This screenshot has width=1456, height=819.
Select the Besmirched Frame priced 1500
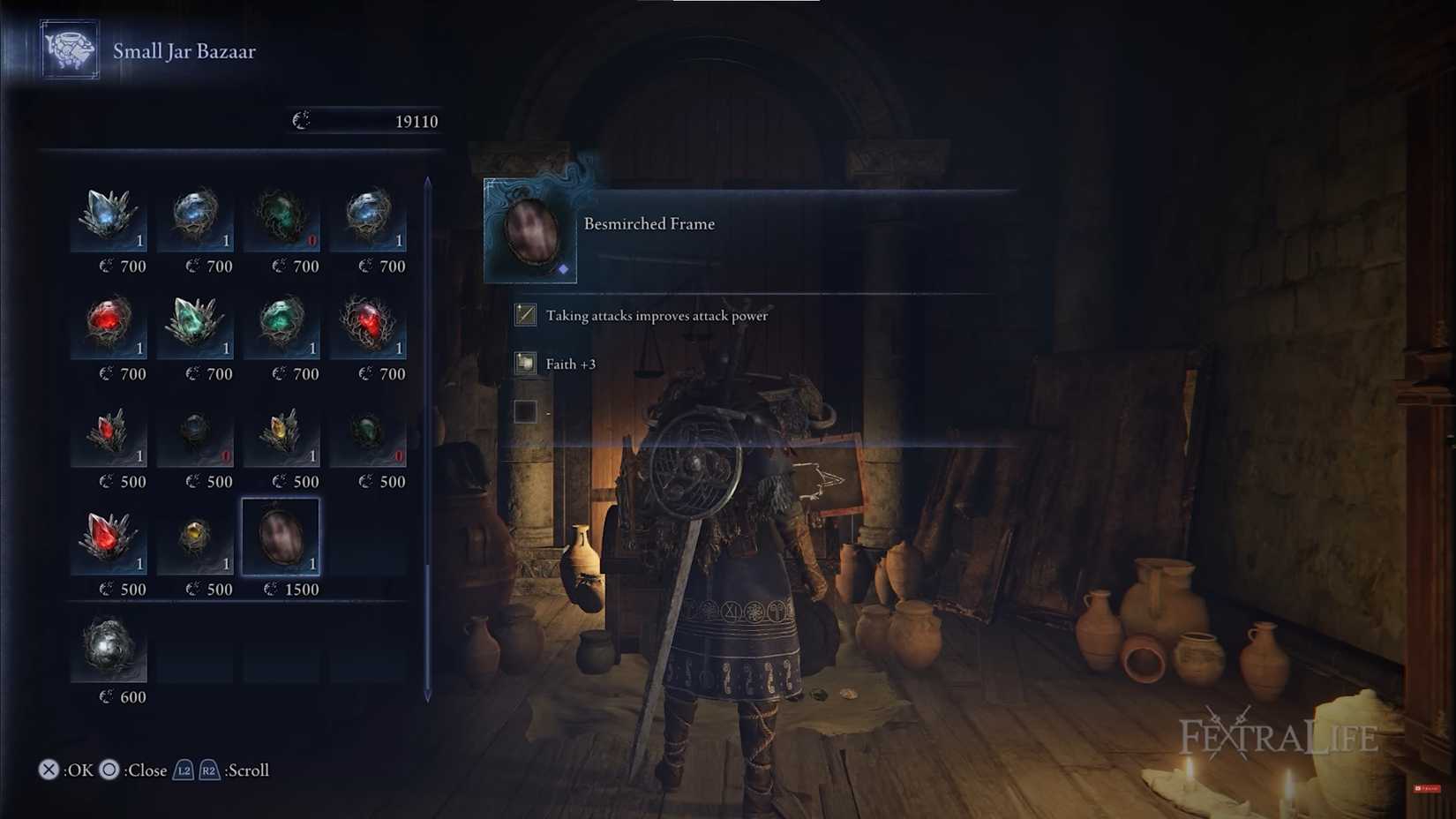[x=281, y=537]
